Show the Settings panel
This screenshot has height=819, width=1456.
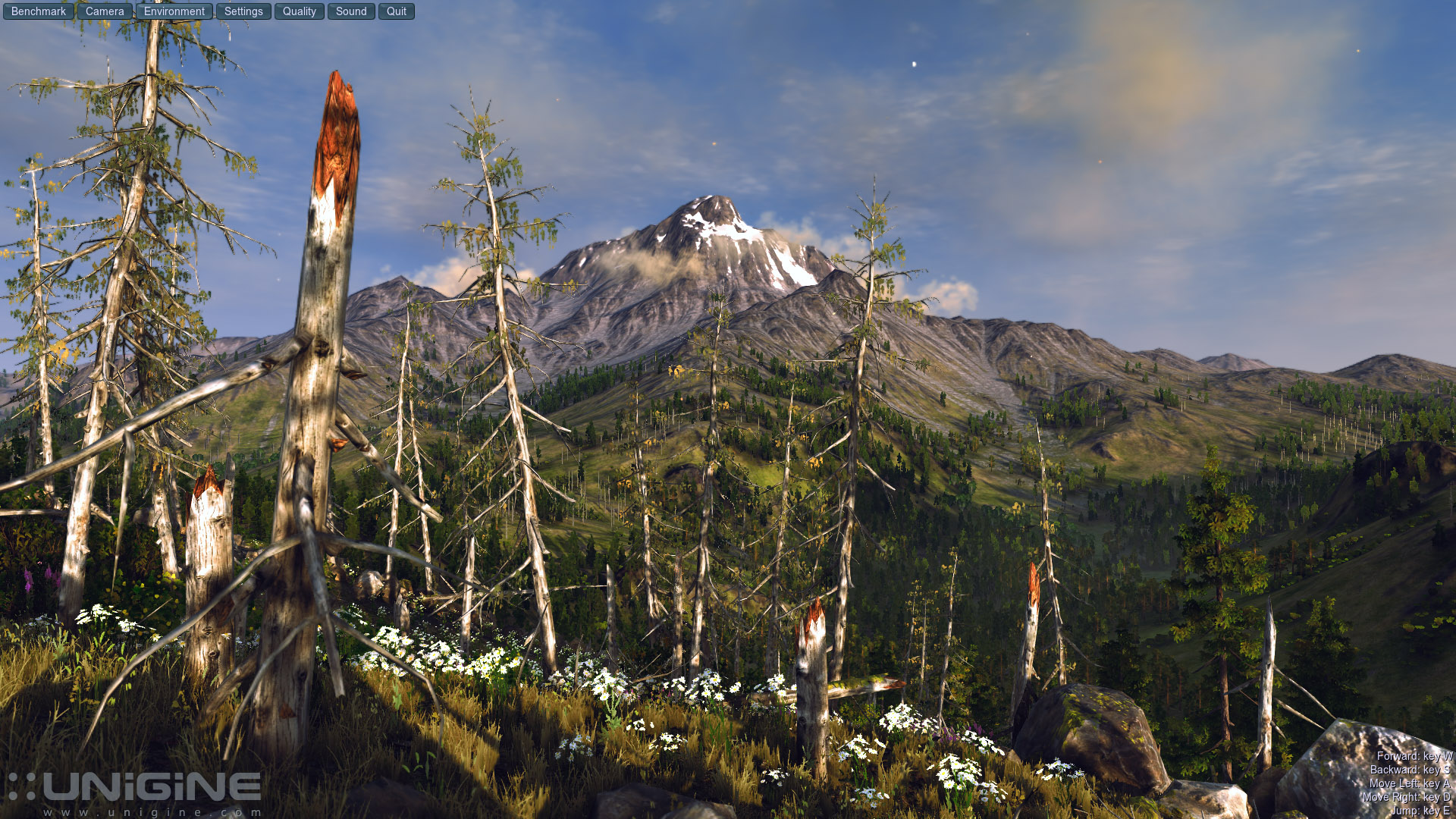pyautogui.click(x=243, y=11)
